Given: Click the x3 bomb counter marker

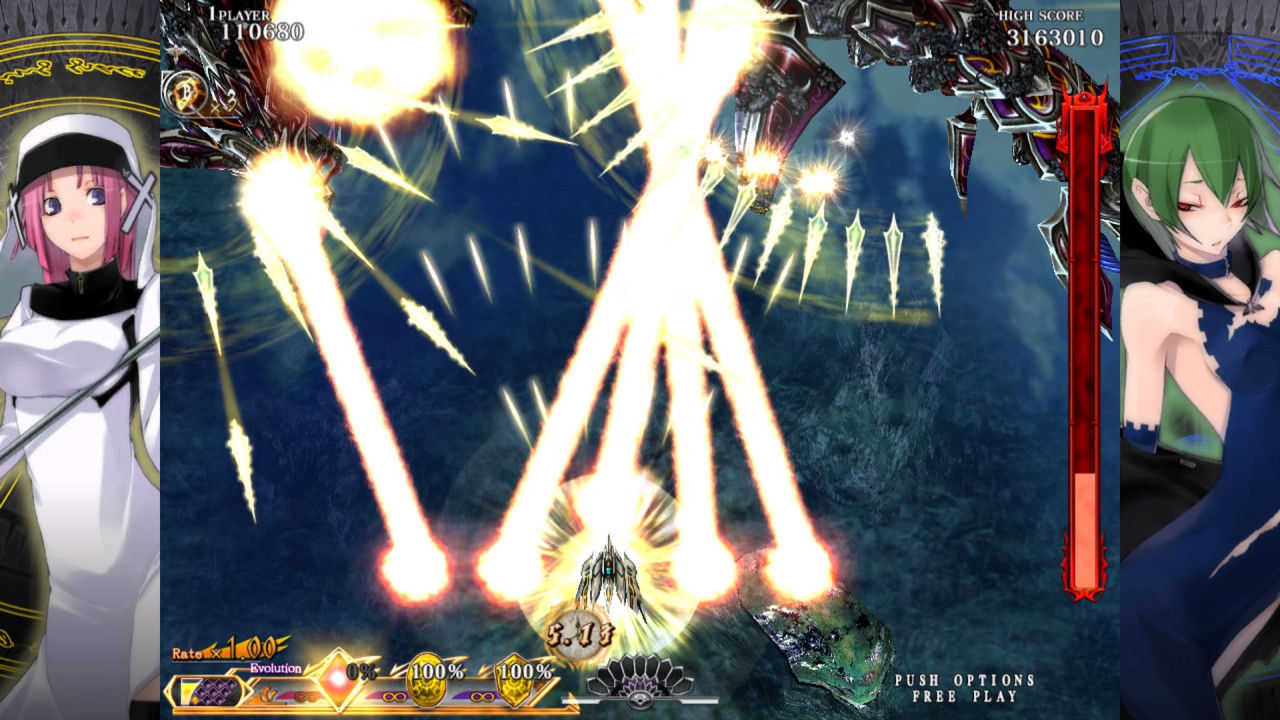Looking at the screenshot, I should pos(226,100).
